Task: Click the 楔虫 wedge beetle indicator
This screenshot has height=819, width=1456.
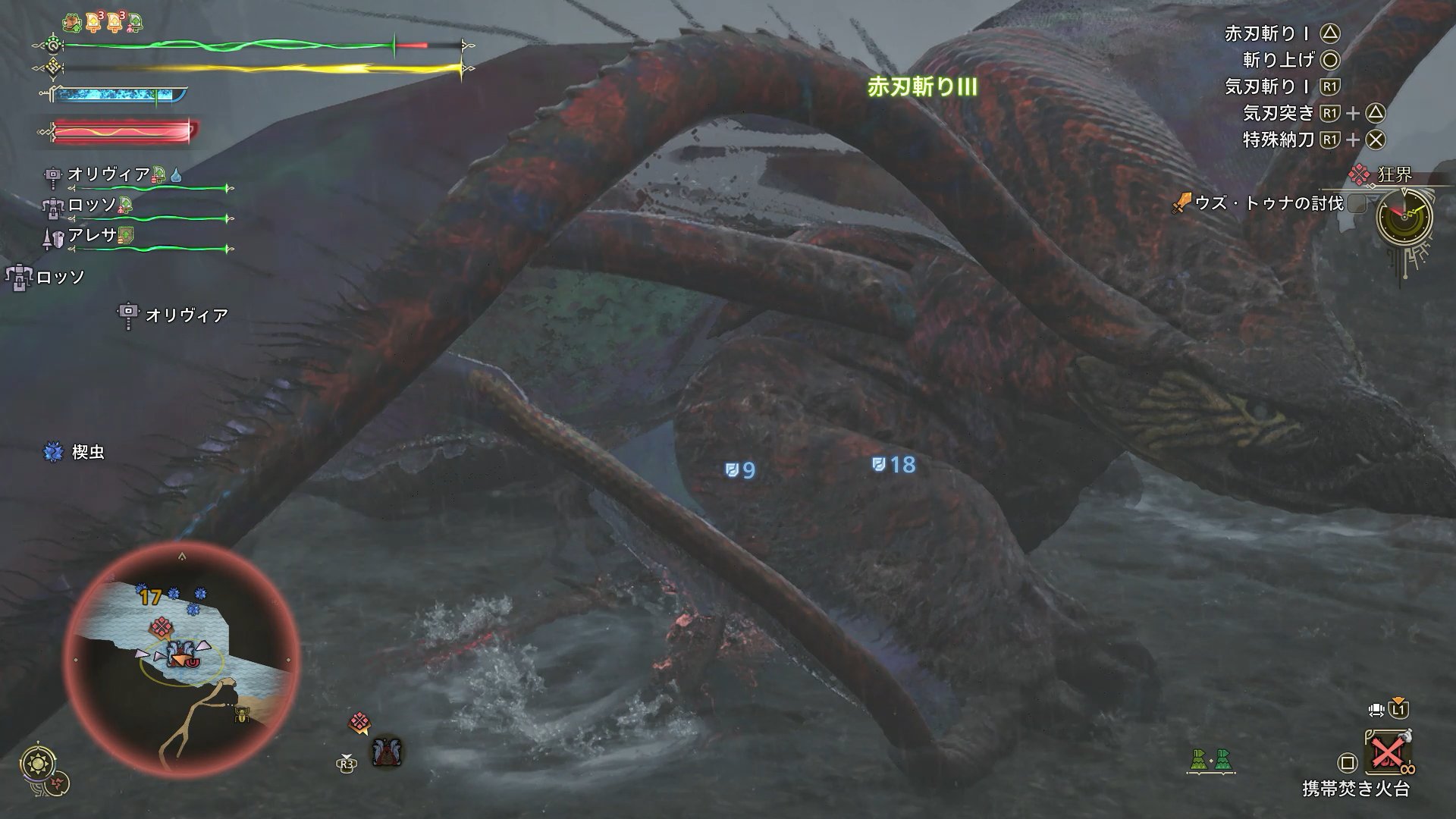Action: 74,452
